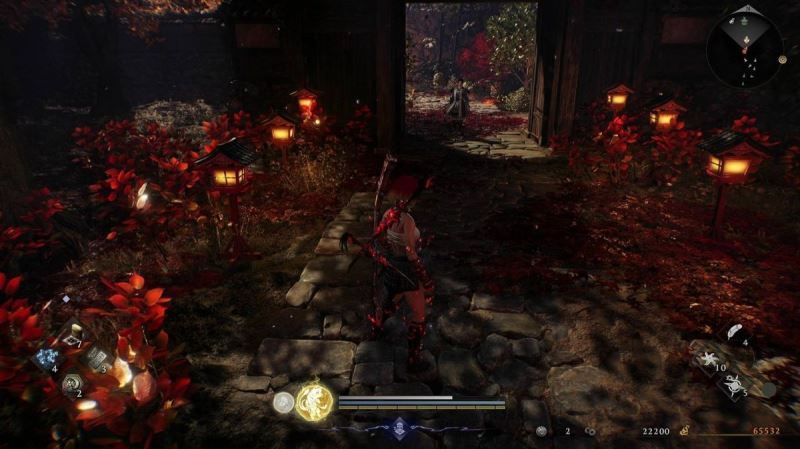Image resolution: width=800 pixels, height=449 pixels.
Task: Select the blue crystal item slot
Action: 46,359
